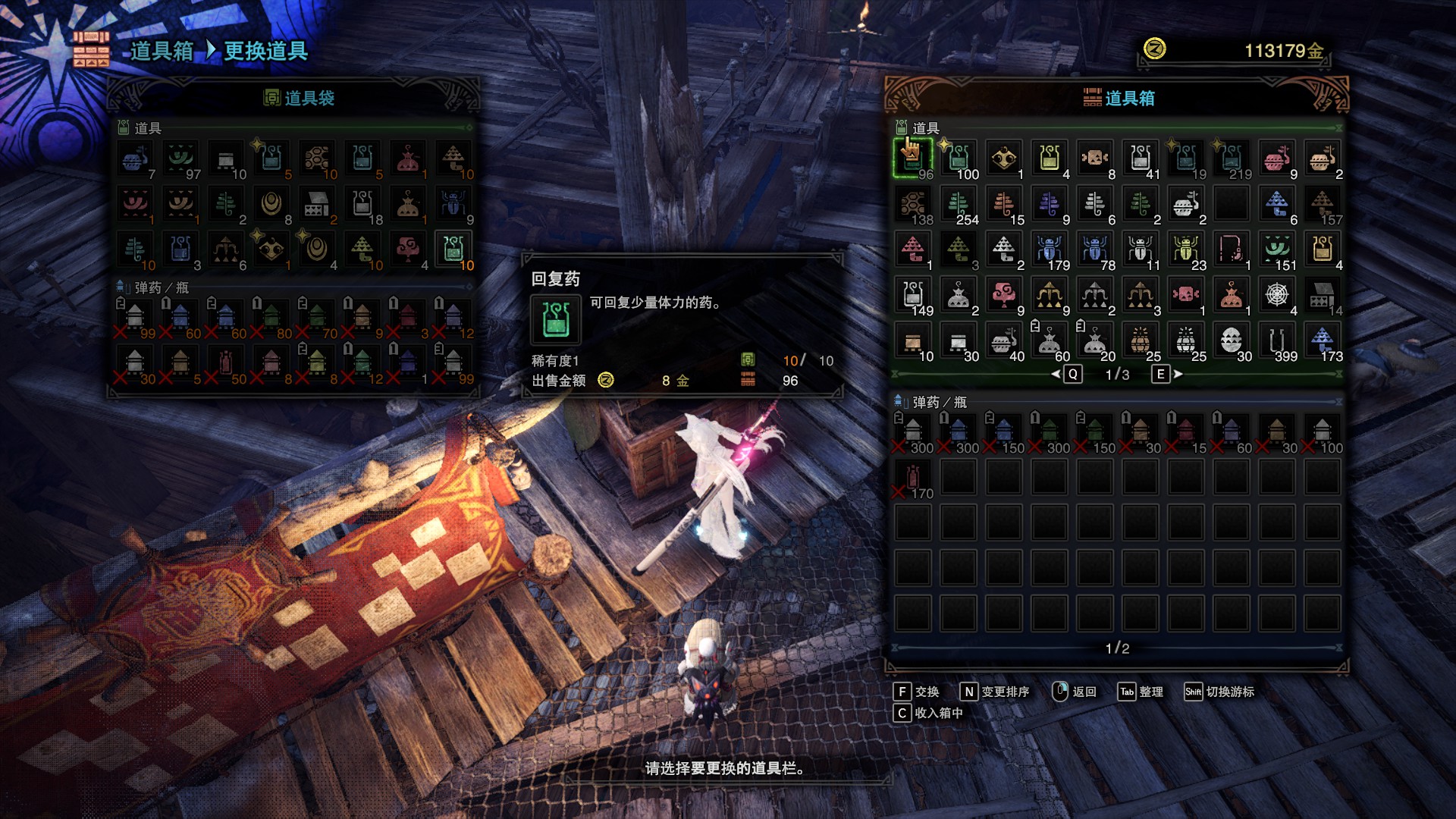Select the green vine stack of 97 in pouch
1456x819 pixels.
click(180, 158)
